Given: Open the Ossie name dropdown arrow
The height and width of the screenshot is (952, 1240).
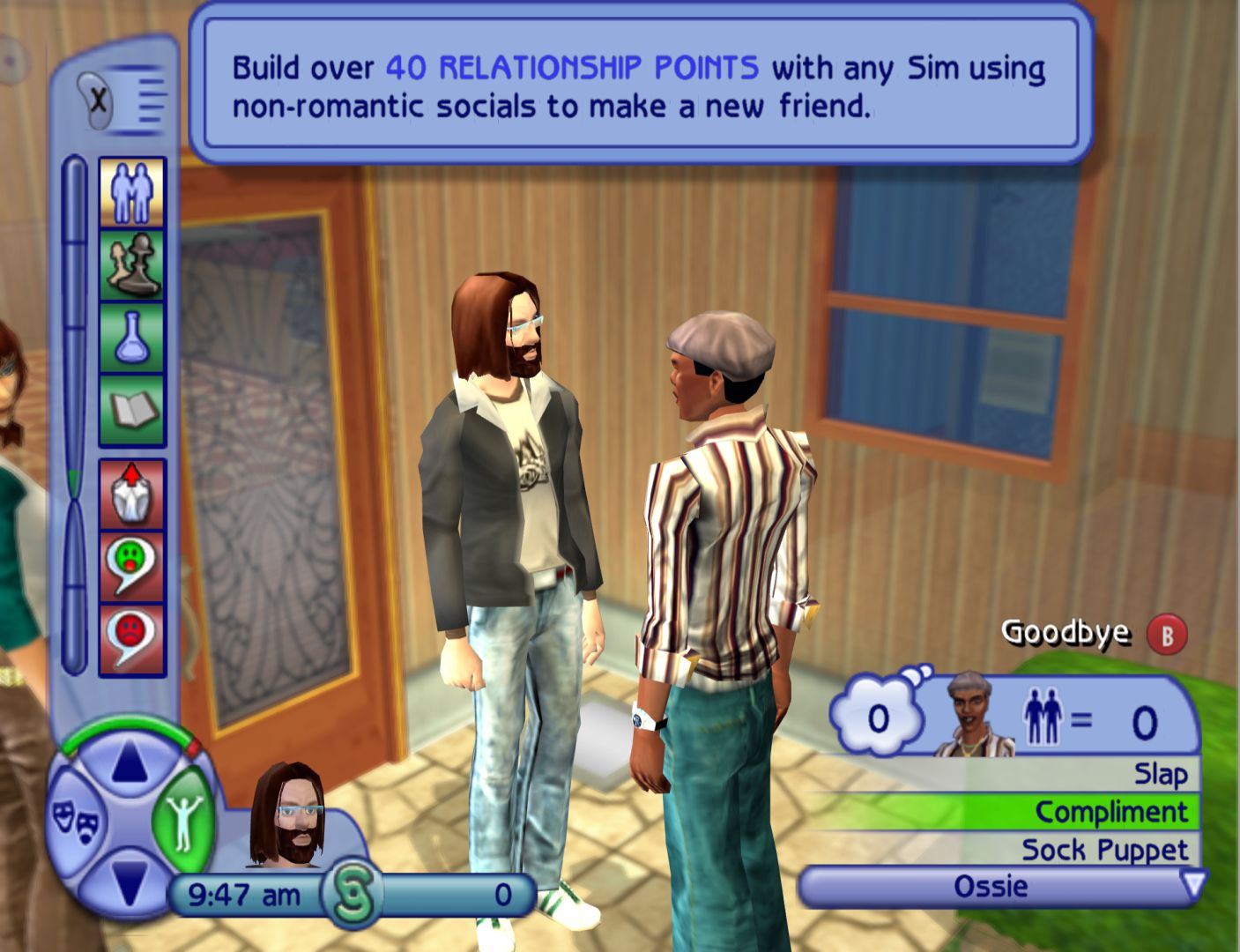Looking at the screenshot, I should tap(1192, 884).
